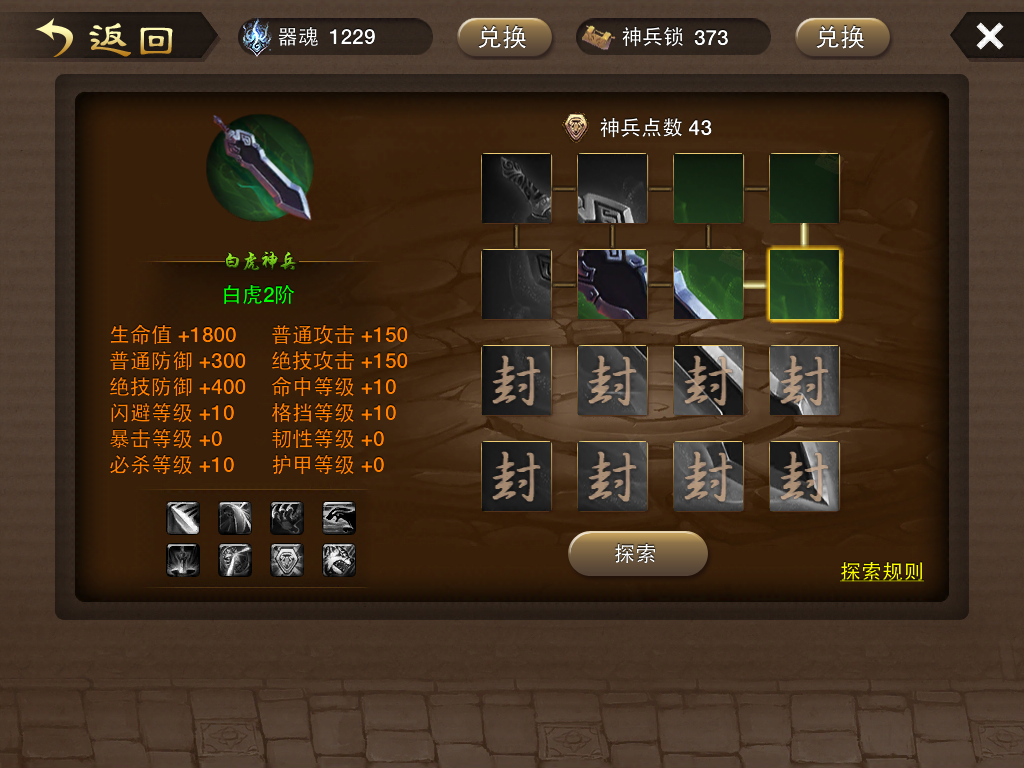
Task: Select the roaring tiger head skill icon
Action: (x=339, y=560)
